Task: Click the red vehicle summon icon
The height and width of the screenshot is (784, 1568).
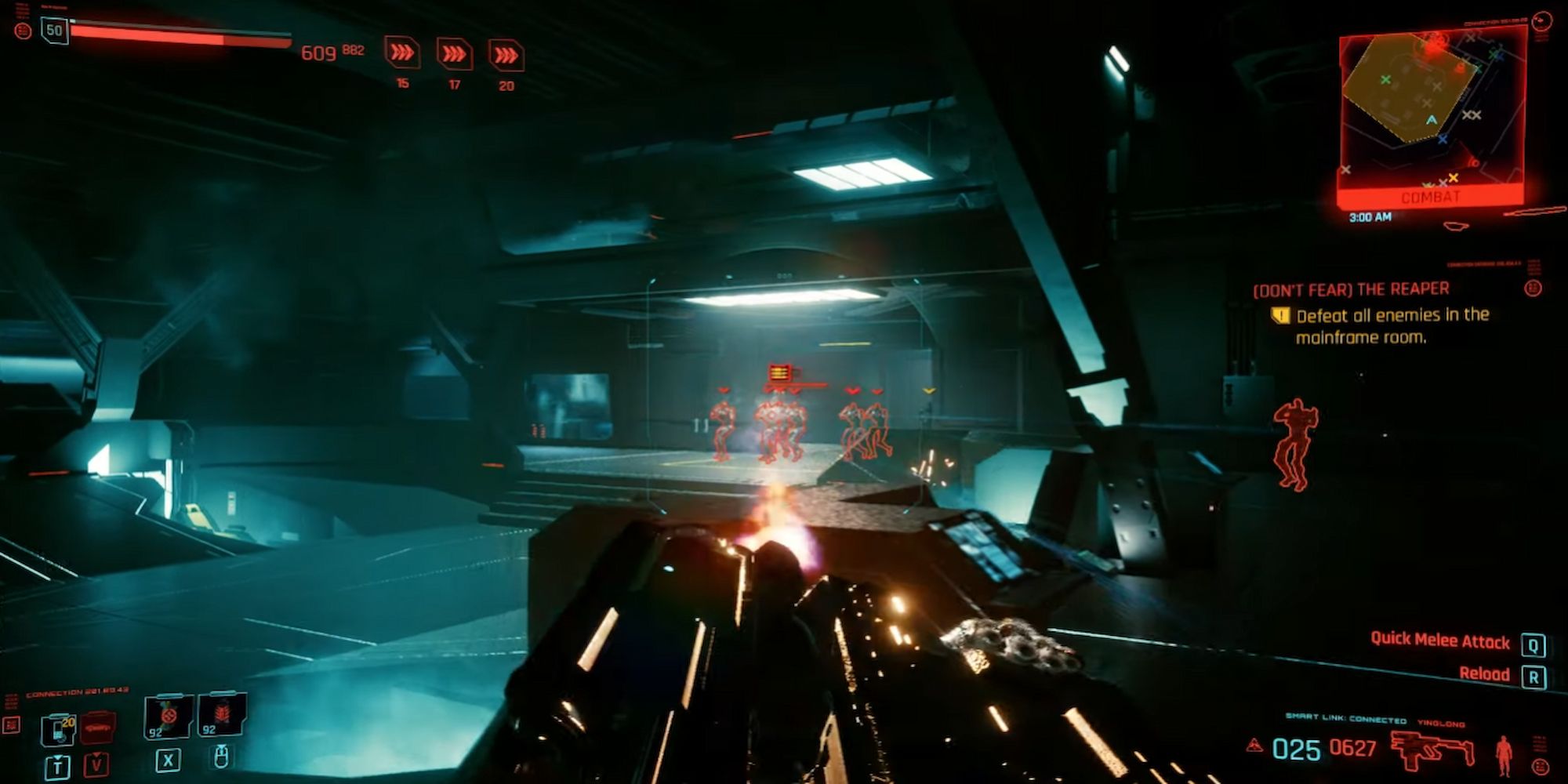Action: pos(97,728)
